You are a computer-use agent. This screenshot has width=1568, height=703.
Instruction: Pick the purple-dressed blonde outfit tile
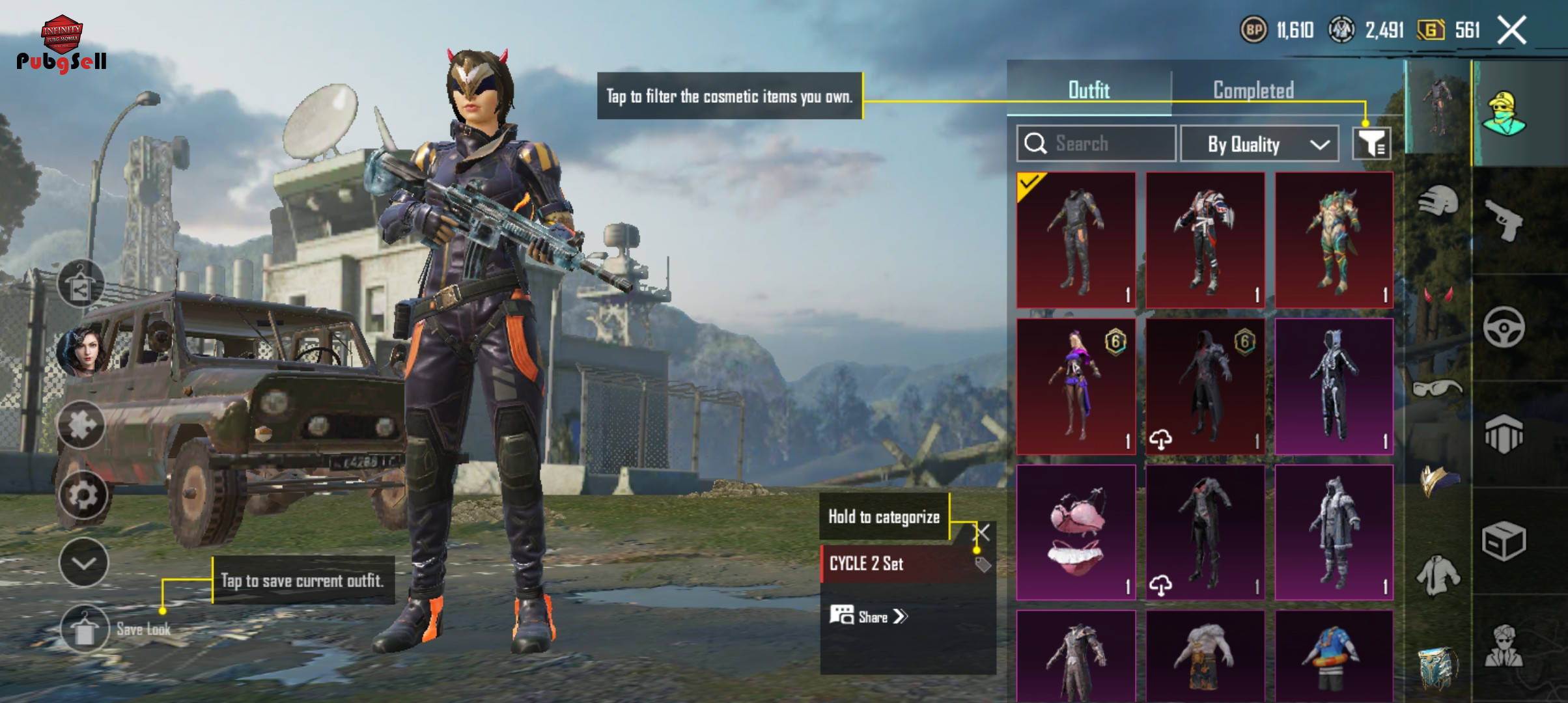1076,387
